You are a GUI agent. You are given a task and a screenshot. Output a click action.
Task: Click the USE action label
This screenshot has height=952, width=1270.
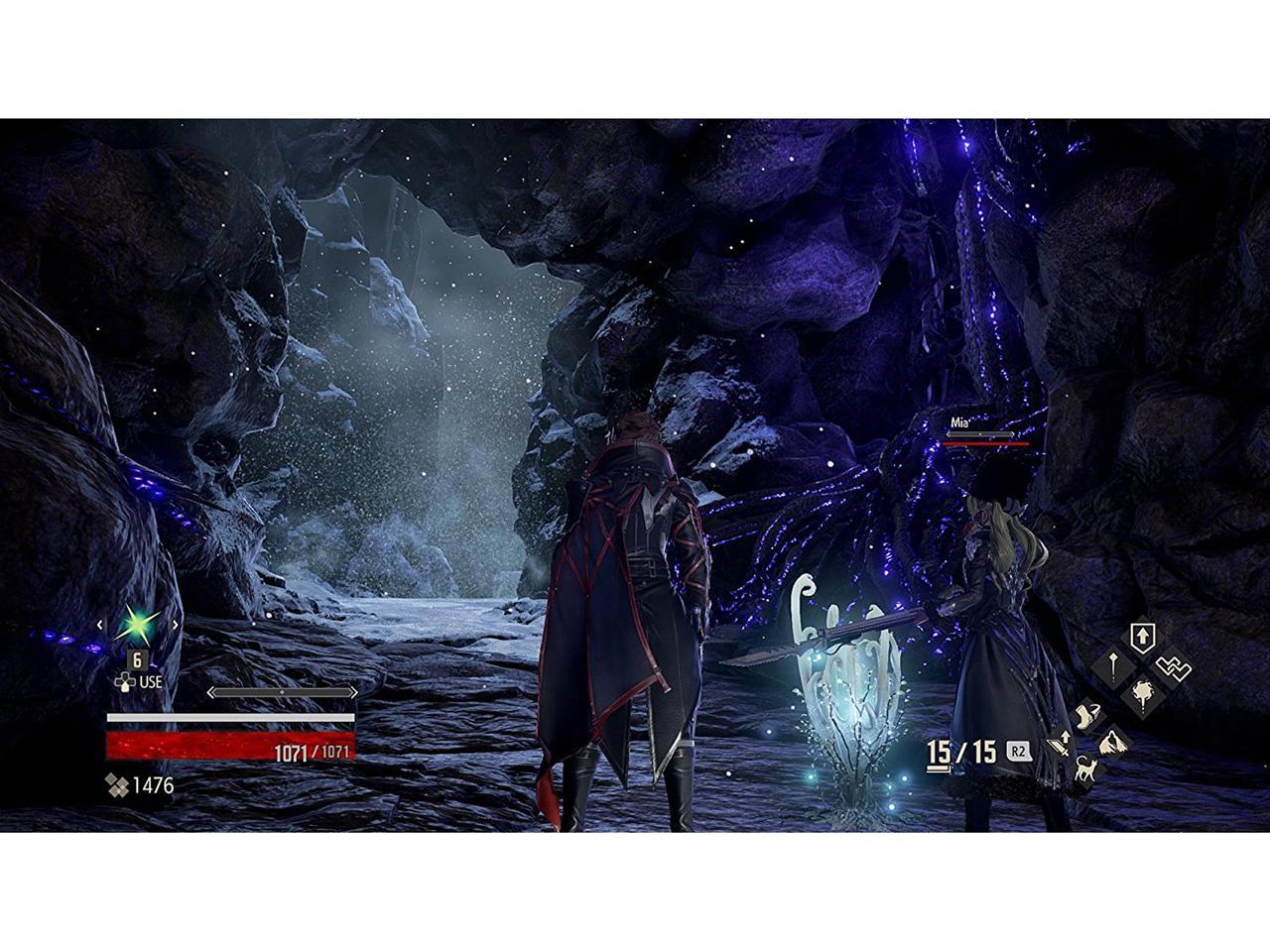point(151,682)
